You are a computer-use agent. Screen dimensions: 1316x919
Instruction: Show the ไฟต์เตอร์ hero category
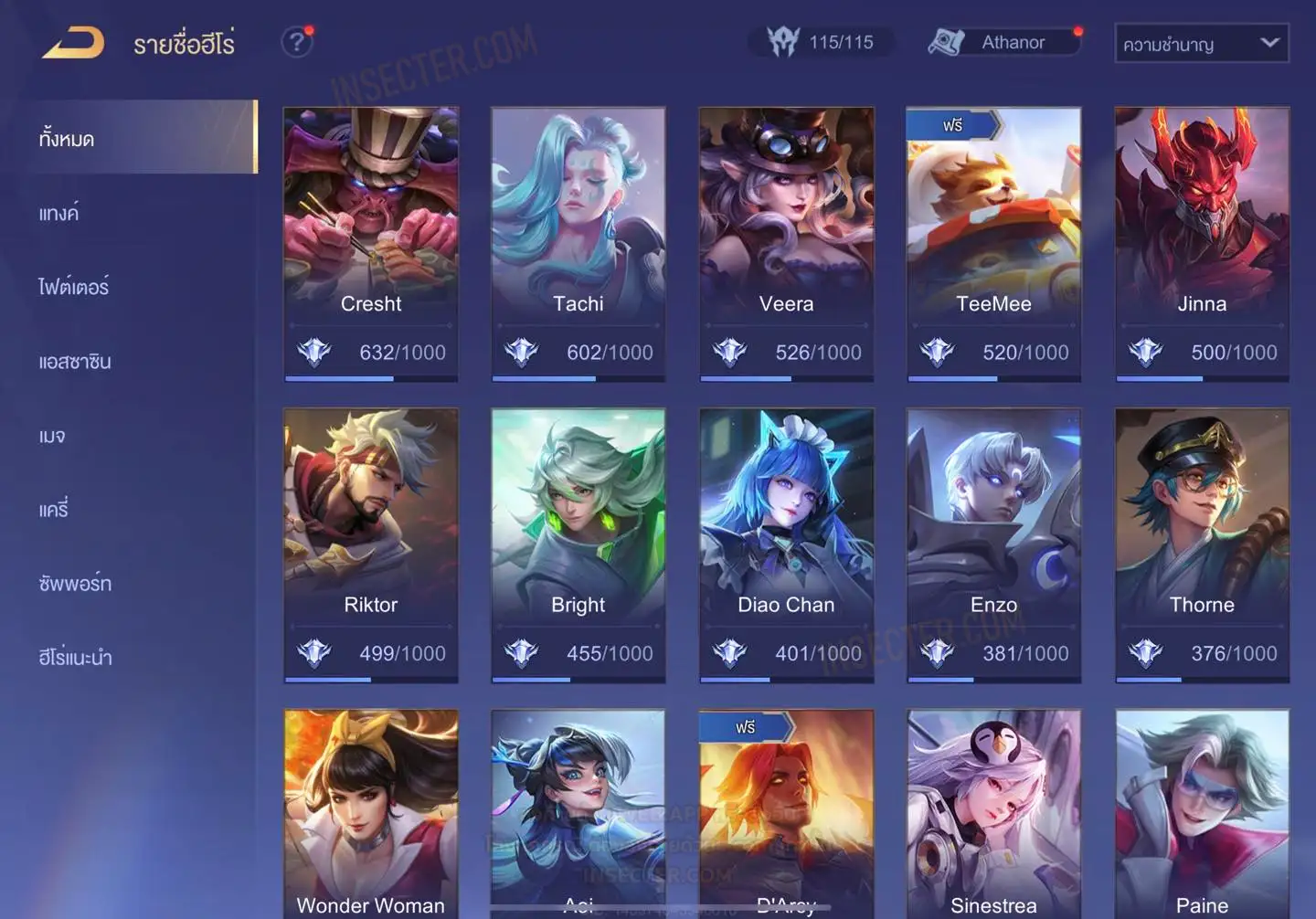coord(74,287)
